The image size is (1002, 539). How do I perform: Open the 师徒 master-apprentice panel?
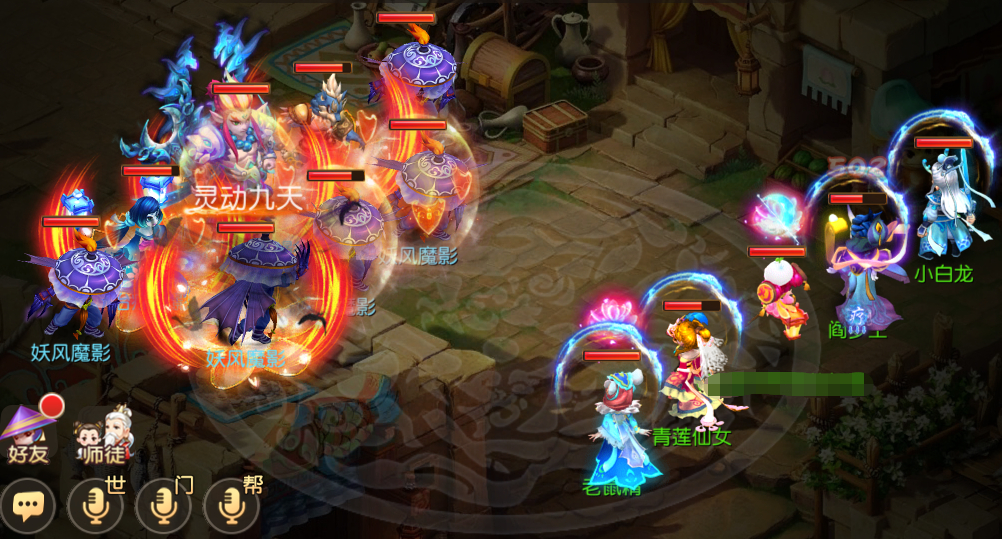point(103,433)
